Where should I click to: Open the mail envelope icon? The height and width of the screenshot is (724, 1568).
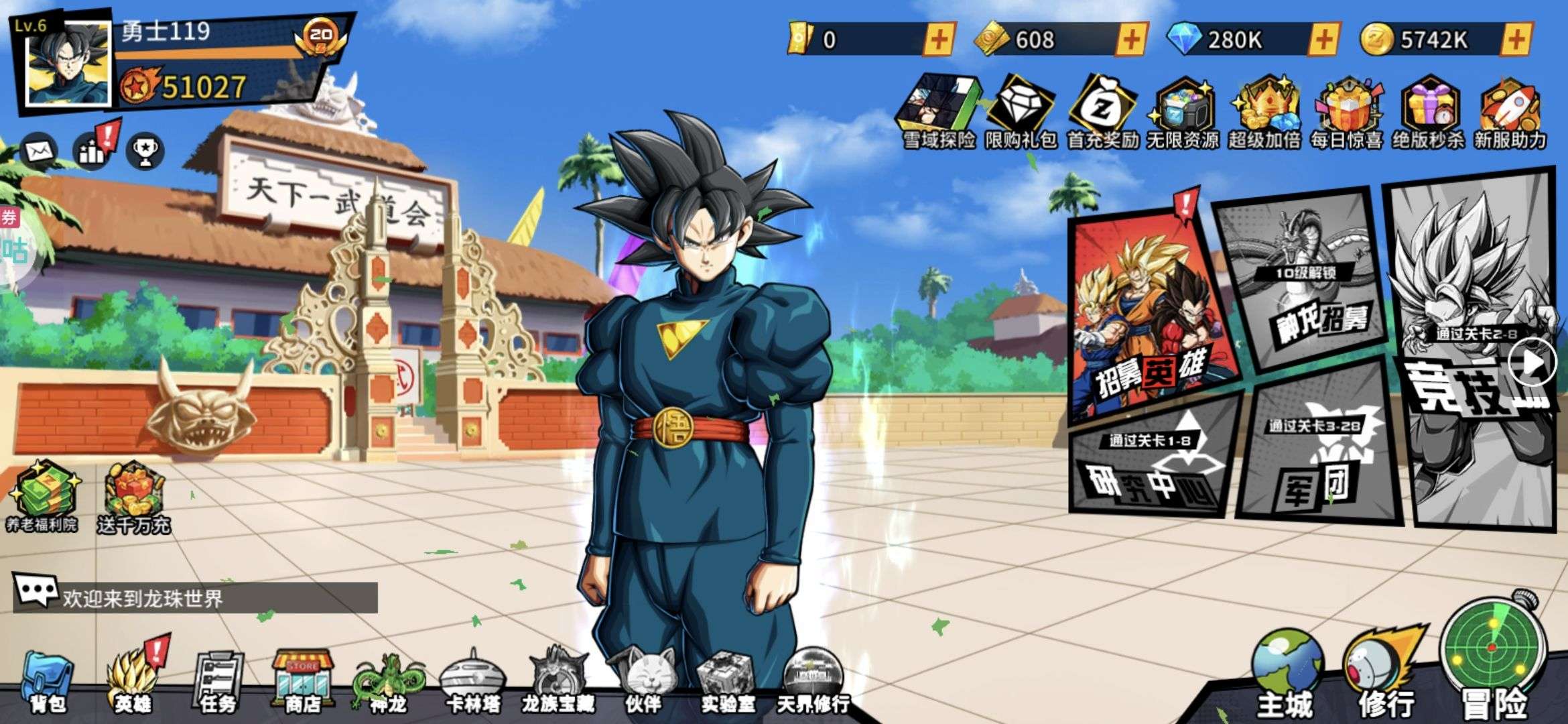pyautogui.click(x=39, y=150)
